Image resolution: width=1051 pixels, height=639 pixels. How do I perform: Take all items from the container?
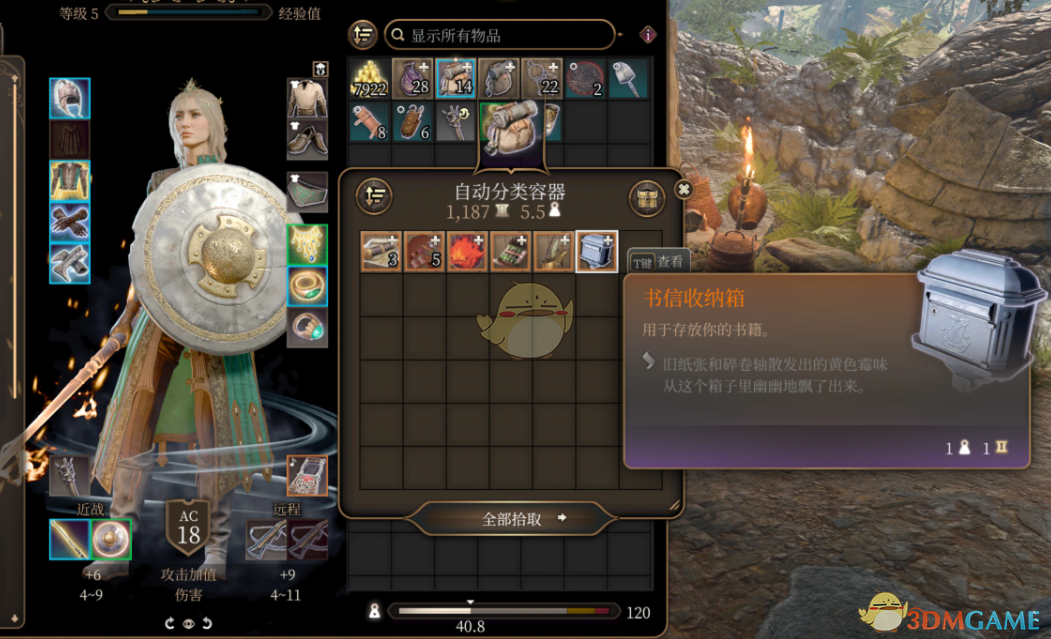(x=512, y=518)
